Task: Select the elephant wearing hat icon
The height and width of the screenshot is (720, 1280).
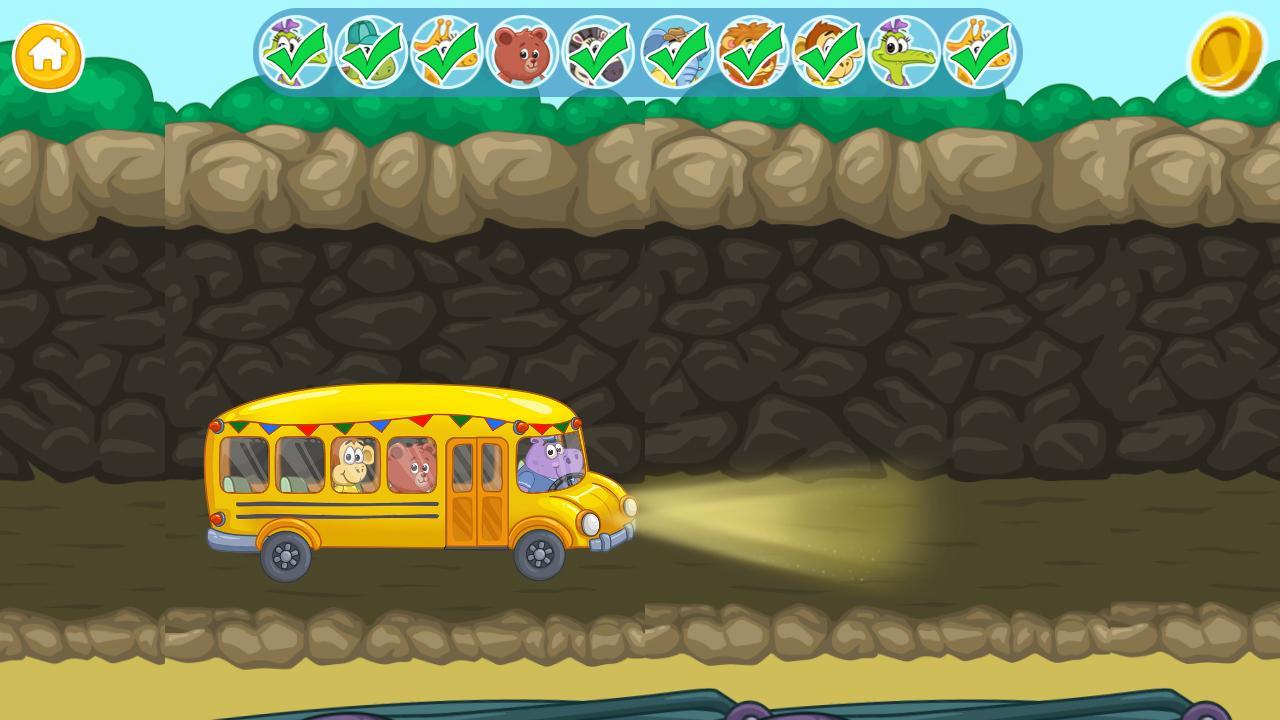Action: point(675,50)
